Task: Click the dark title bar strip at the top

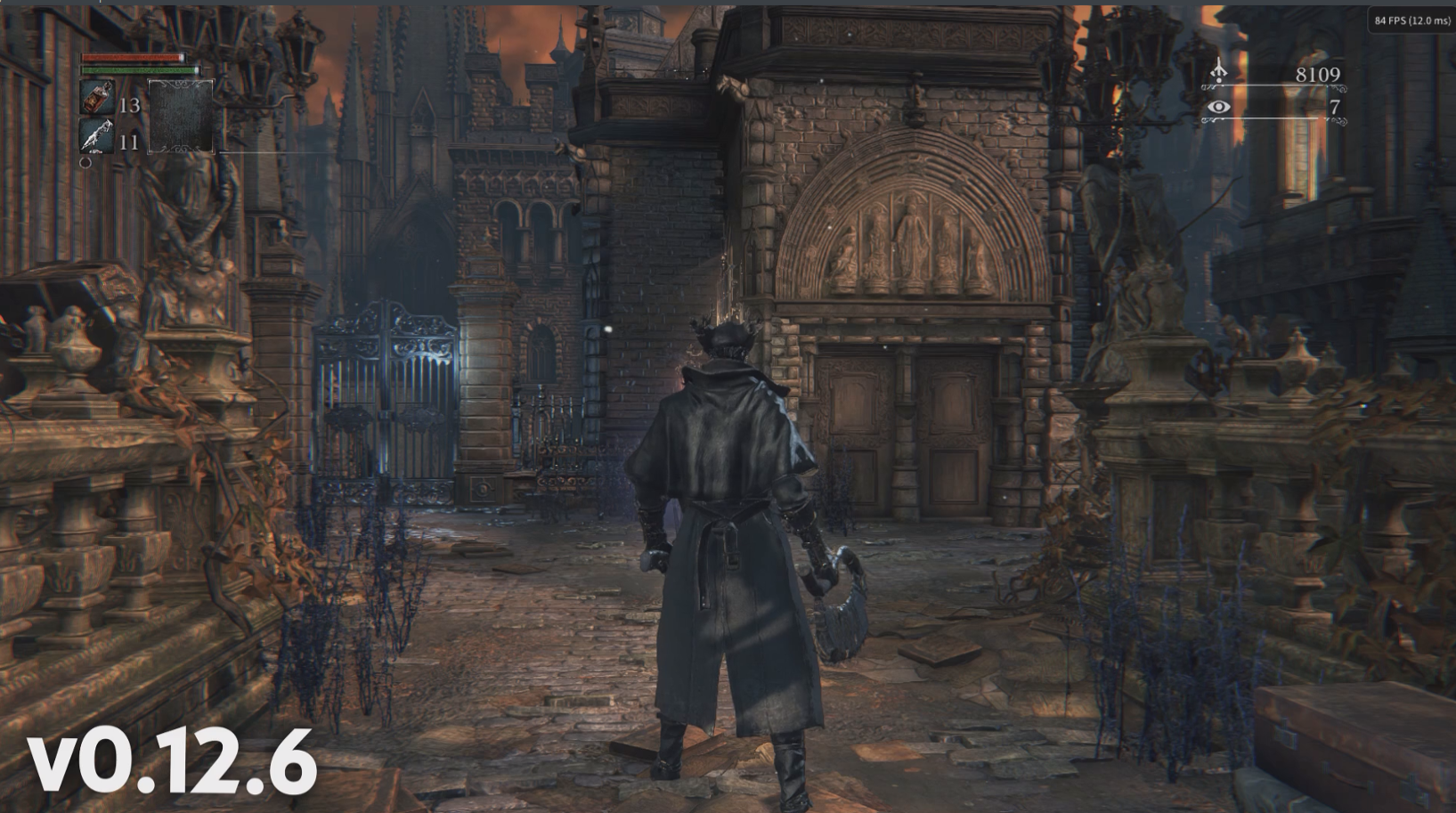Action: click(712, 4)
